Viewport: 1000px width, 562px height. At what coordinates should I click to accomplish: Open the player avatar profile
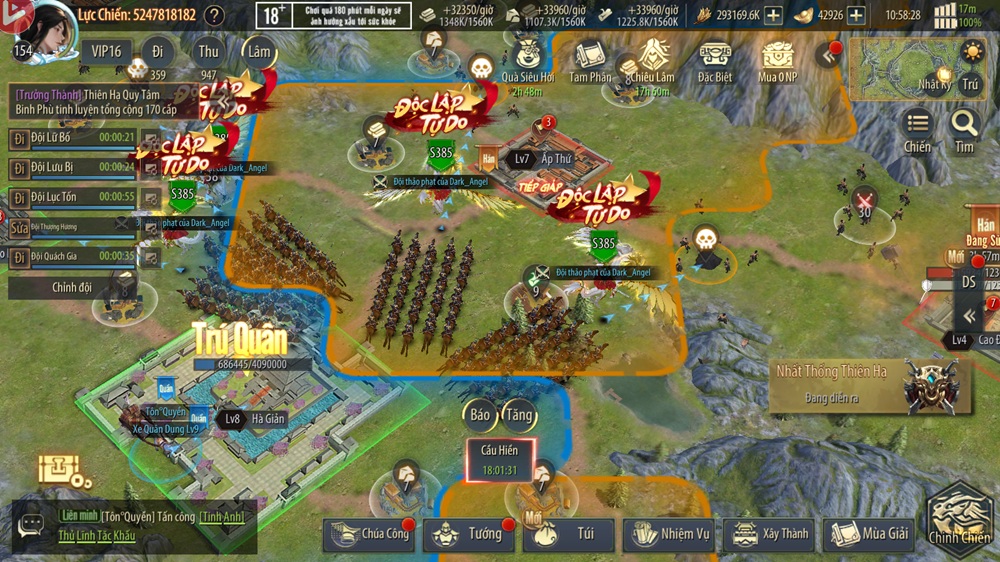pyautogui.click(x=42, y=30)
